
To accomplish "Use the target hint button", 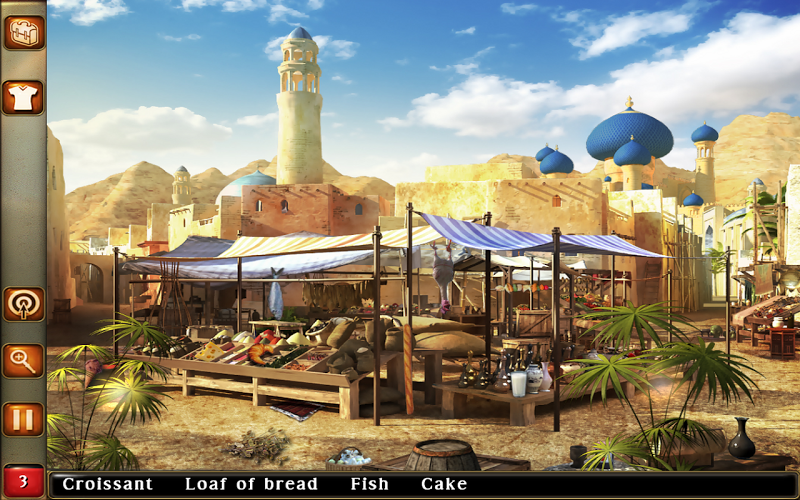I will click(x=23, y=304).
